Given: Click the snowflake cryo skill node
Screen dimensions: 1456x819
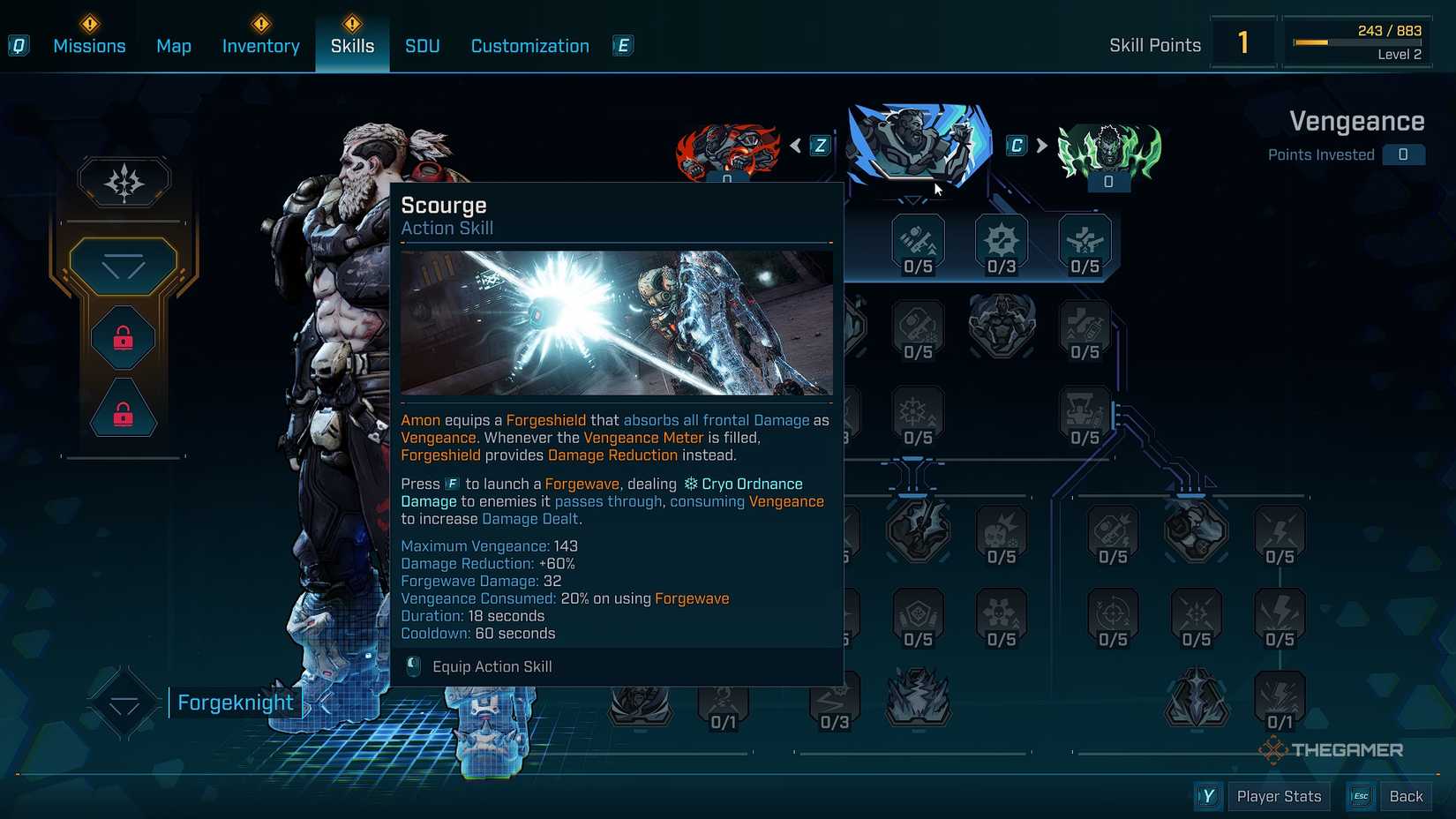Looking at the screenshot, I should (916, 410).
